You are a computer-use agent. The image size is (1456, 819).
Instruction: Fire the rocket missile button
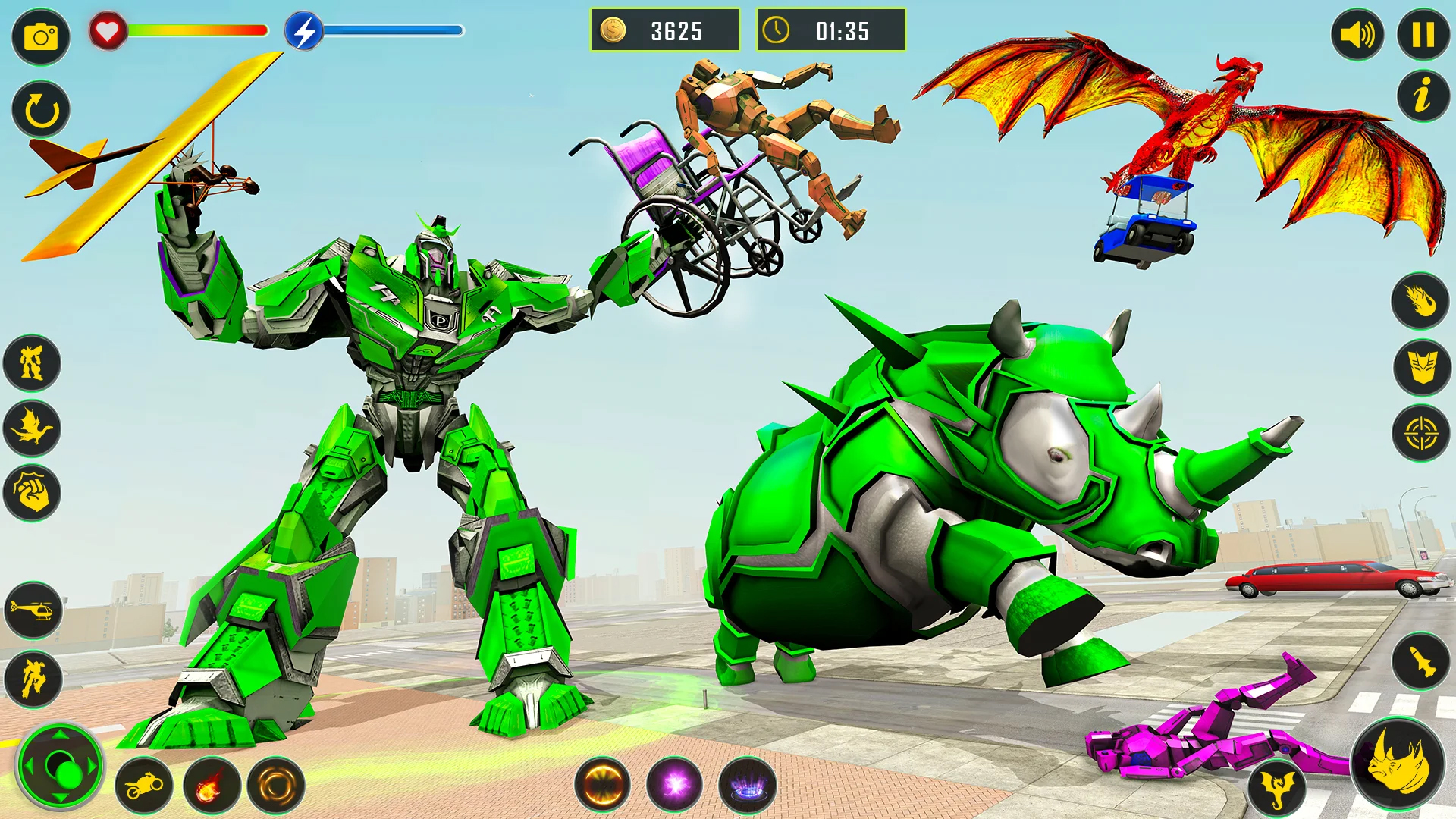click(x=1420, y=661)
